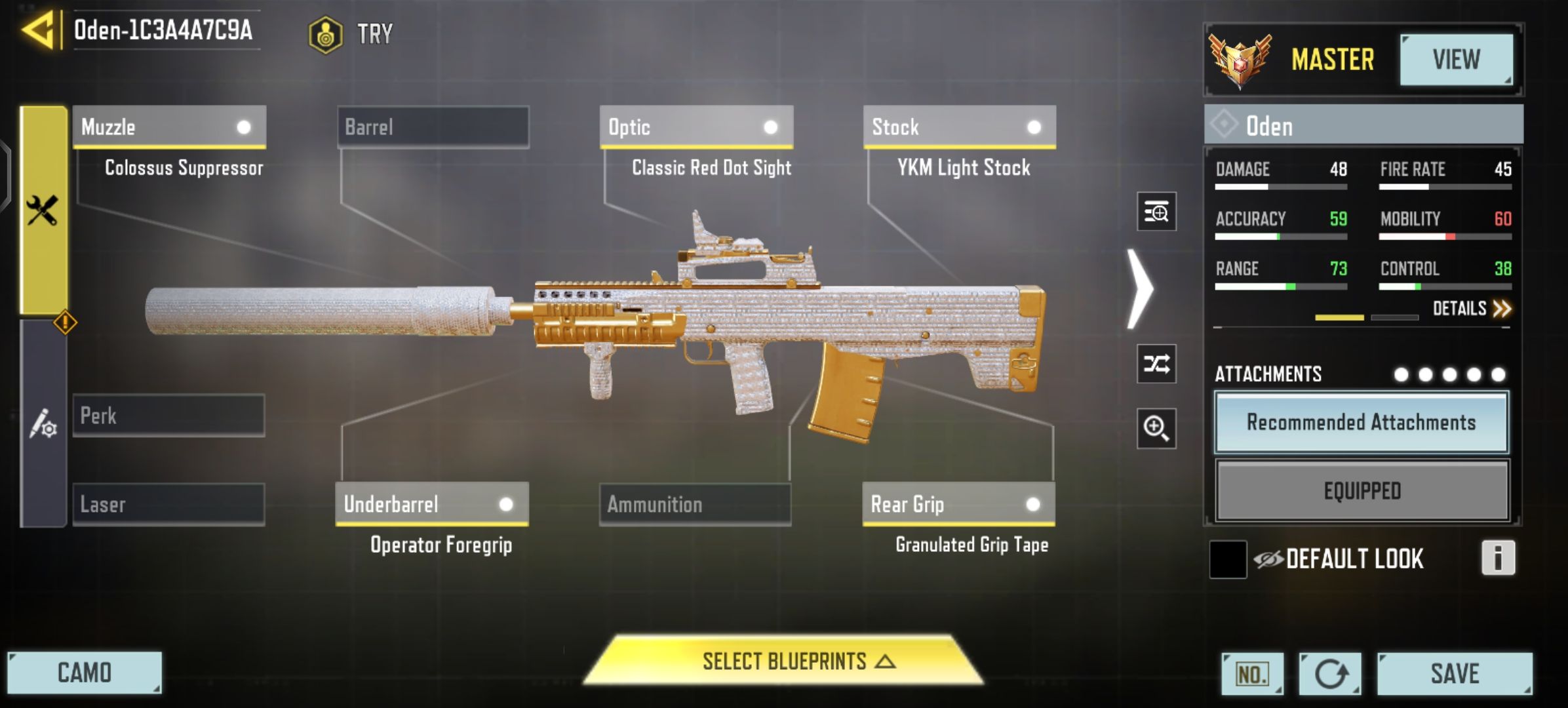Select the empty Perk slot
1568x708 pixels.
tap(169, 416)
